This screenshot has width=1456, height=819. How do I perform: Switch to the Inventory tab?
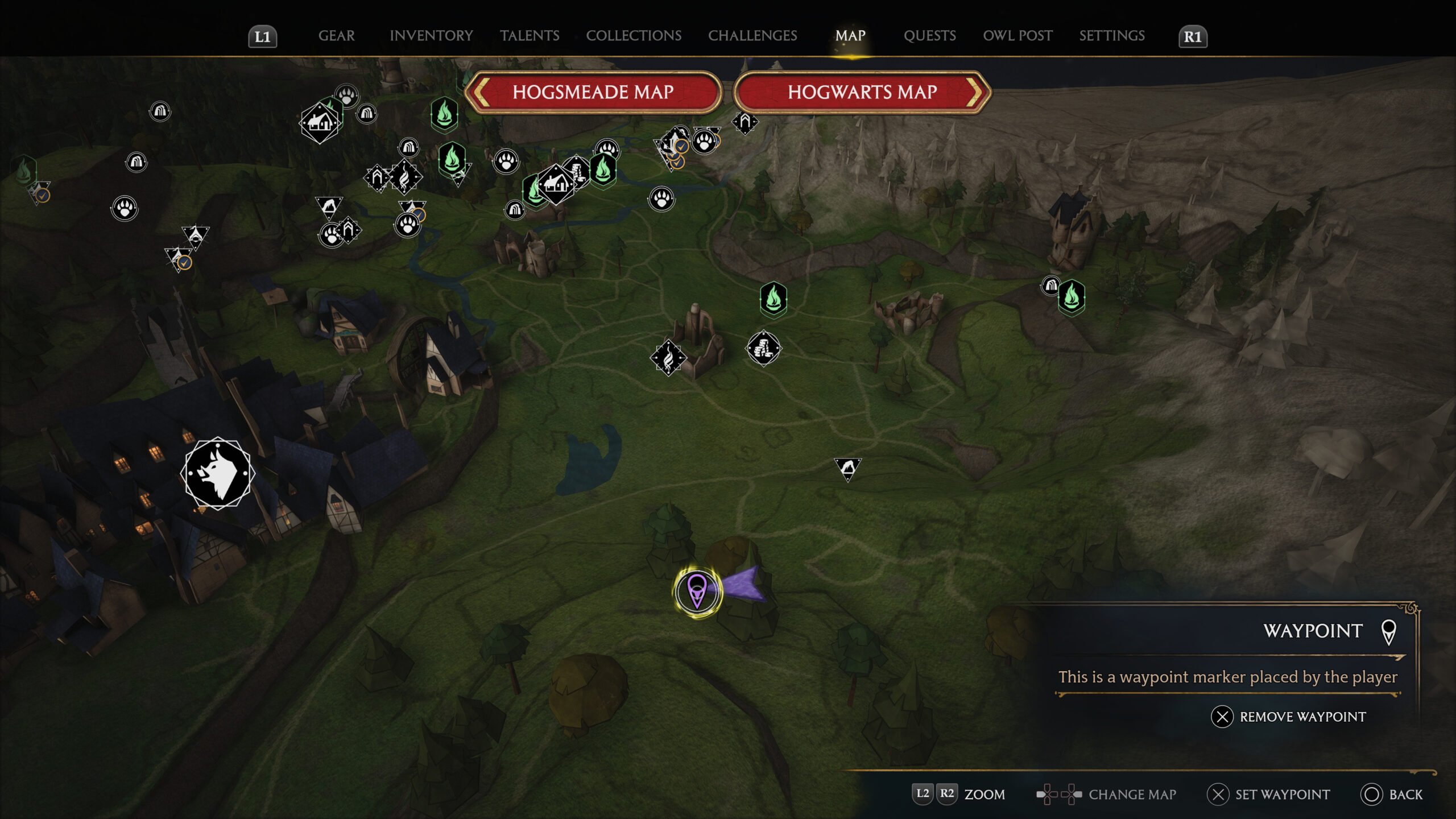coord(431,36)
